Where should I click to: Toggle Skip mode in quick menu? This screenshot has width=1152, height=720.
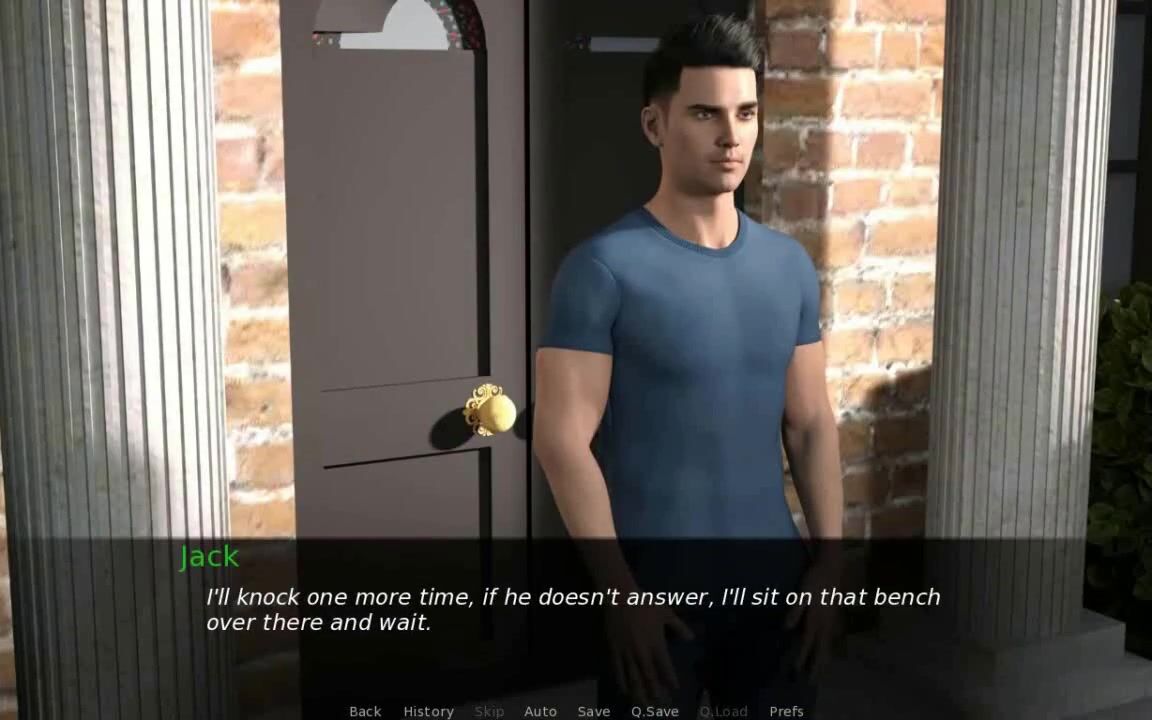489,711
